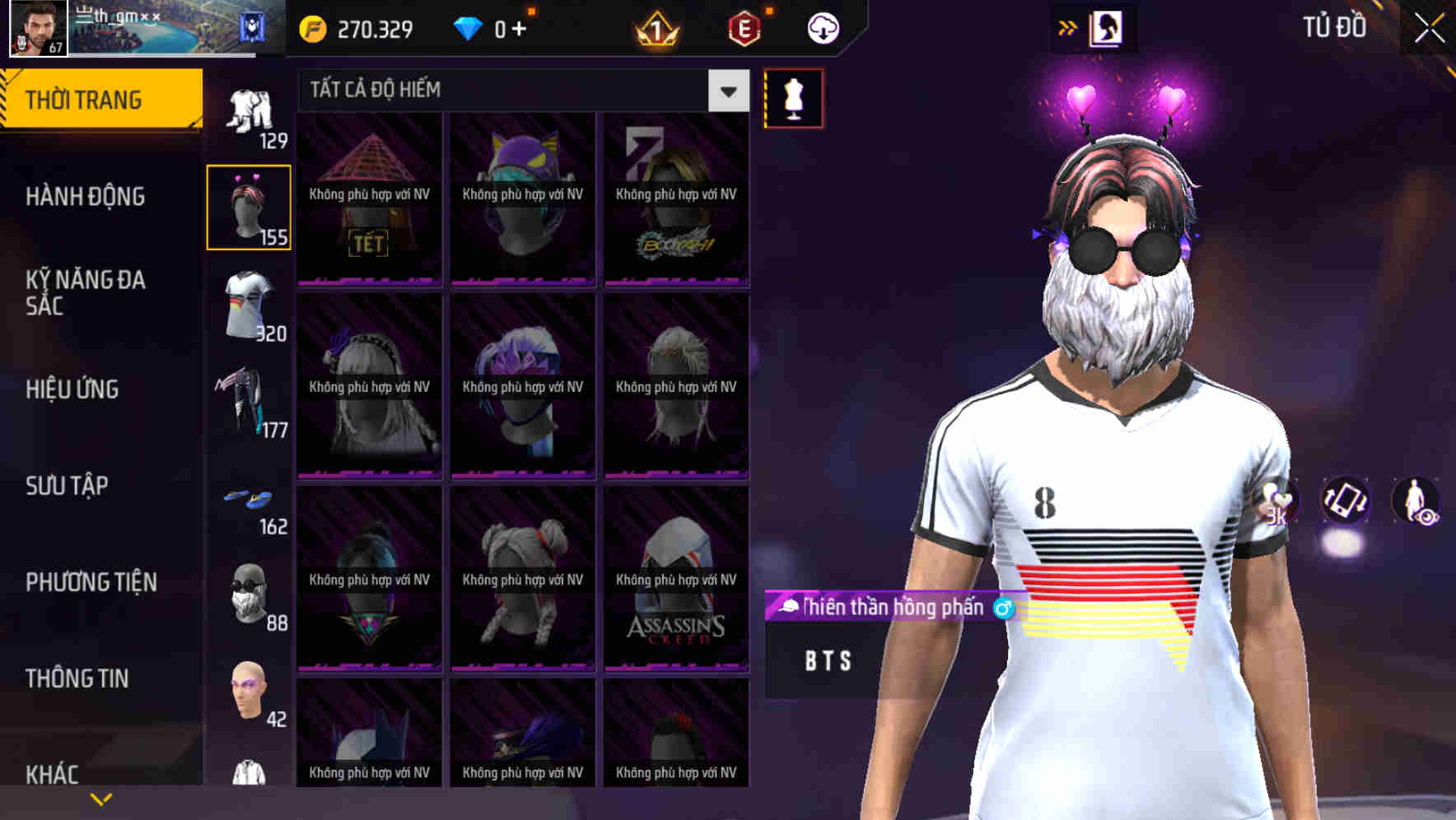Click the rank crown icon in top bar
Screen dimensions: 1456x820
point(654,27)
